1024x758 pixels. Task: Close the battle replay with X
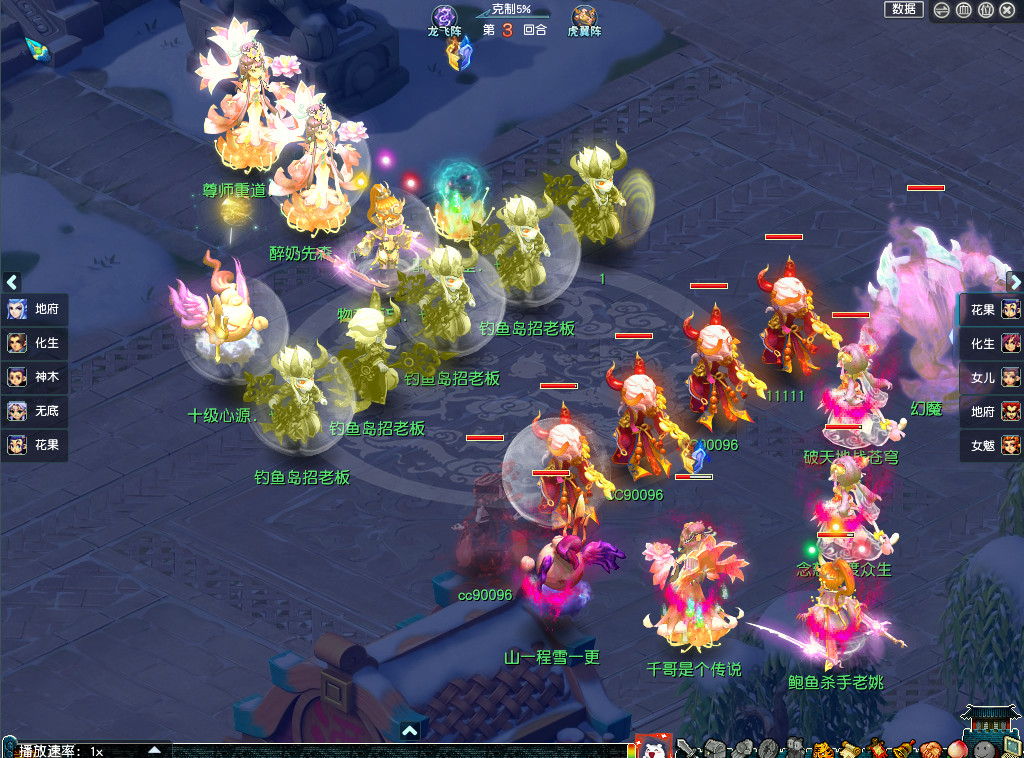tap(1007, 10)
